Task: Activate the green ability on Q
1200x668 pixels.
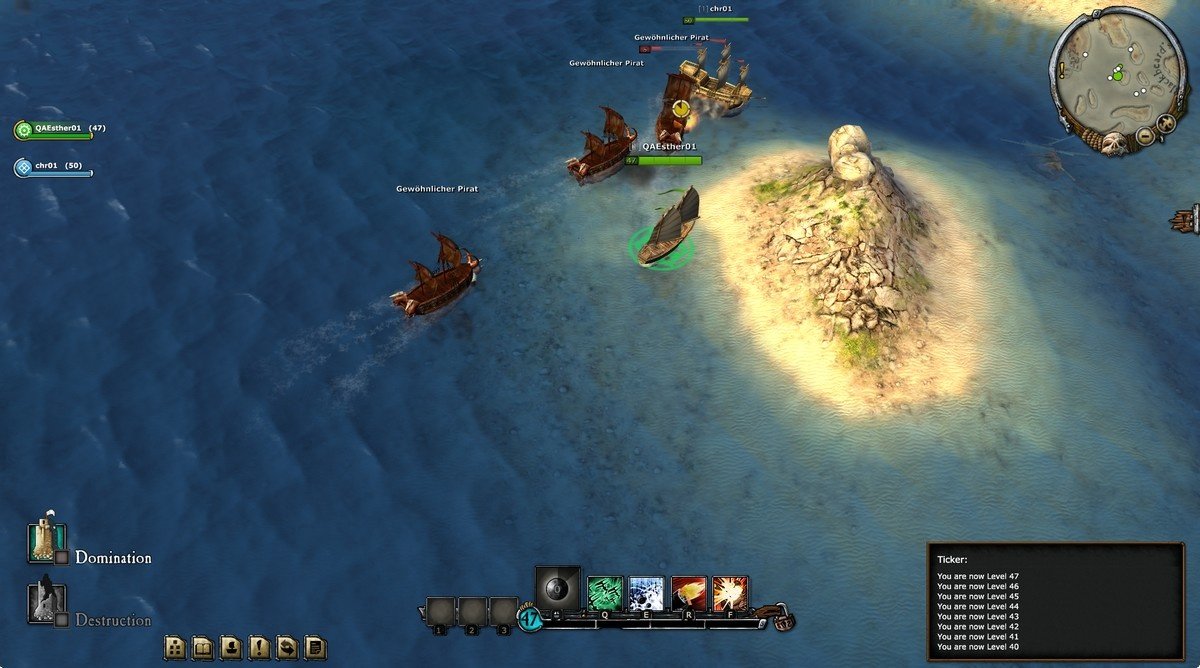Action: click(605, 593)
